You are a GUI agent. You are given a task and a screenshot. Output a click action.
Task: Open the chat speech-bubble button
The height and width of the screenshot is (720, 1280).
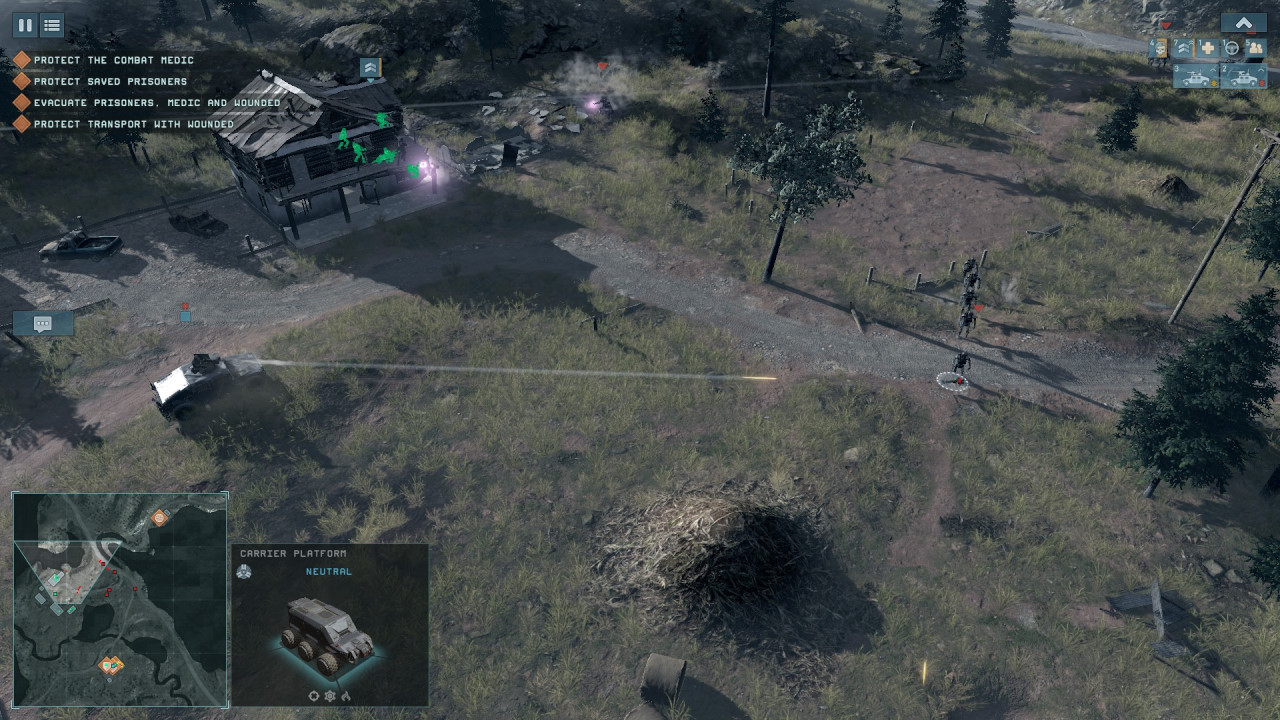pos(43,323)
